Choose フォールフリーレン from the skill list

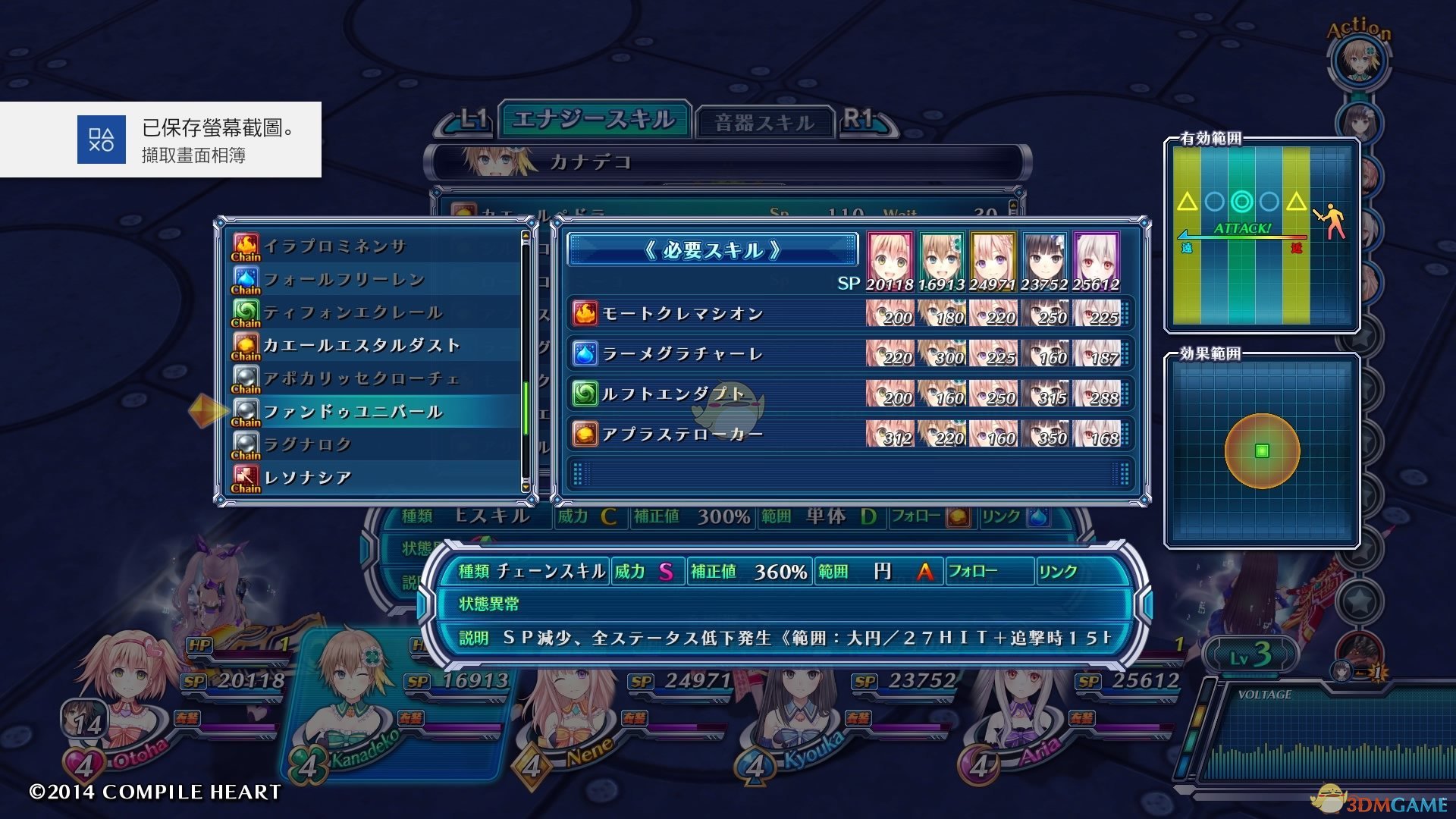point(344,280)
